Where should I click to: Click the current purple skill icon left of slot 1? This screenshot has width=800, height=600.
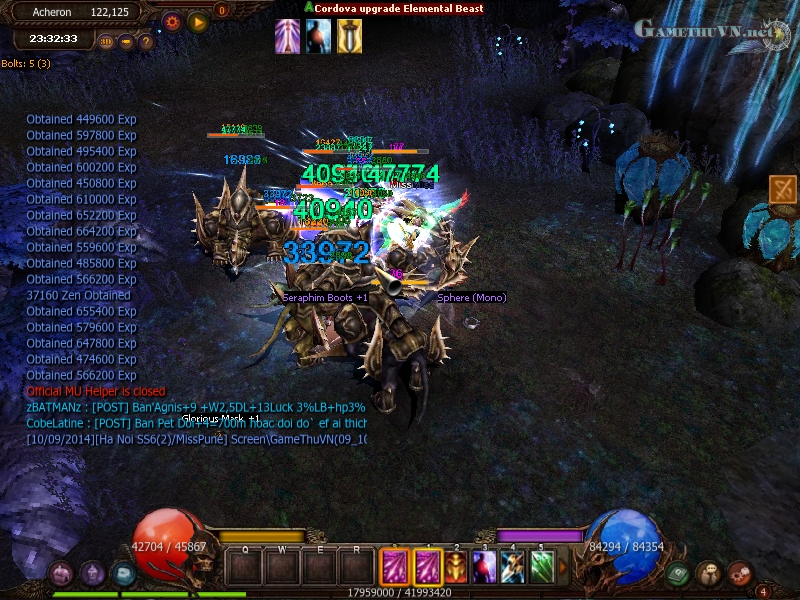coord(393,567)
